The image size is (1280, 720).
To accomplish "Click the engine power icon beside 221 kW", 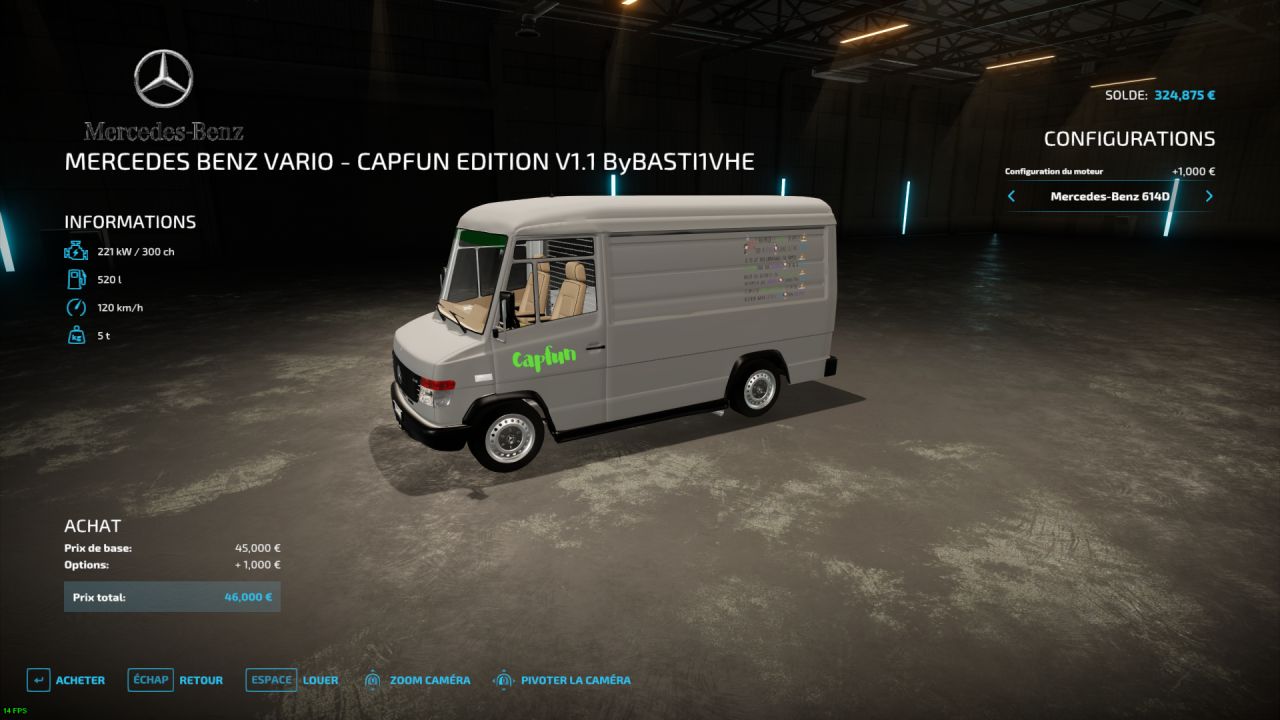I will tap(75, 251).
